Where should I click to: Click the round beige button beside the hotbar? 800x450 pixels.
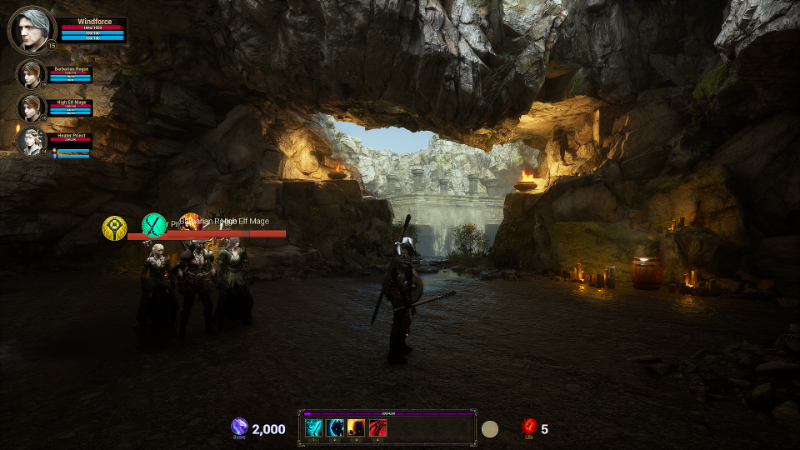click(x=490, y=429)
